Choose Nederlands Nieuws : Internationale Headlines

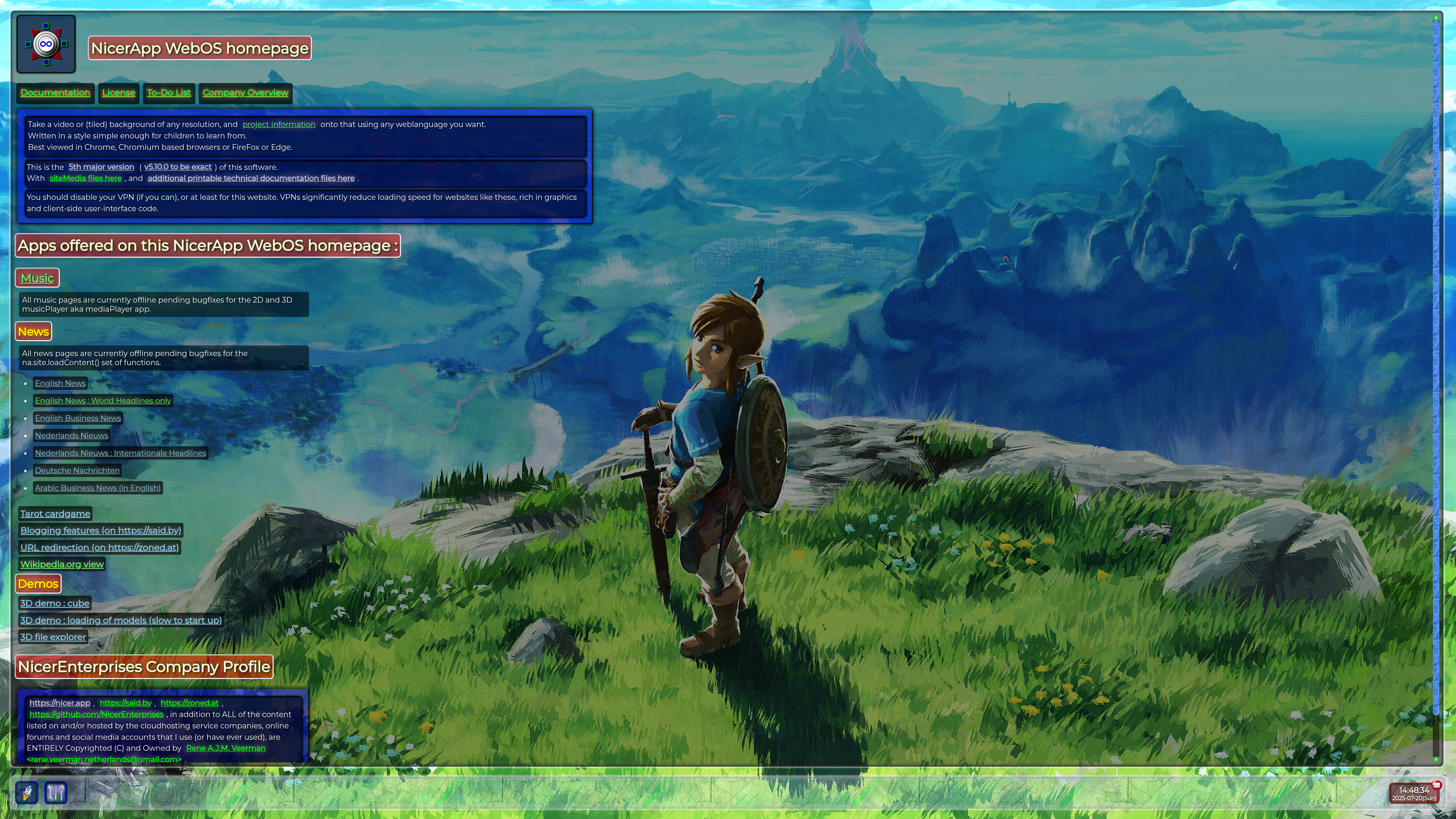pyautogui.click(x=121, y=453)
